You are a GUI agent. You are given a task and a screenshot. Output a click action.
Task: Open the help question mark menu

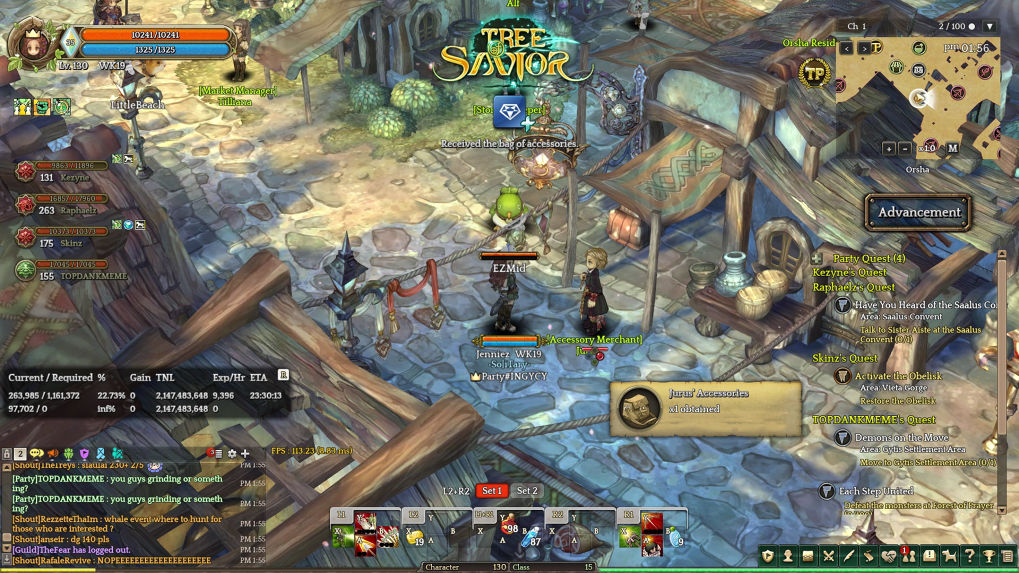[x=969, y=556]
